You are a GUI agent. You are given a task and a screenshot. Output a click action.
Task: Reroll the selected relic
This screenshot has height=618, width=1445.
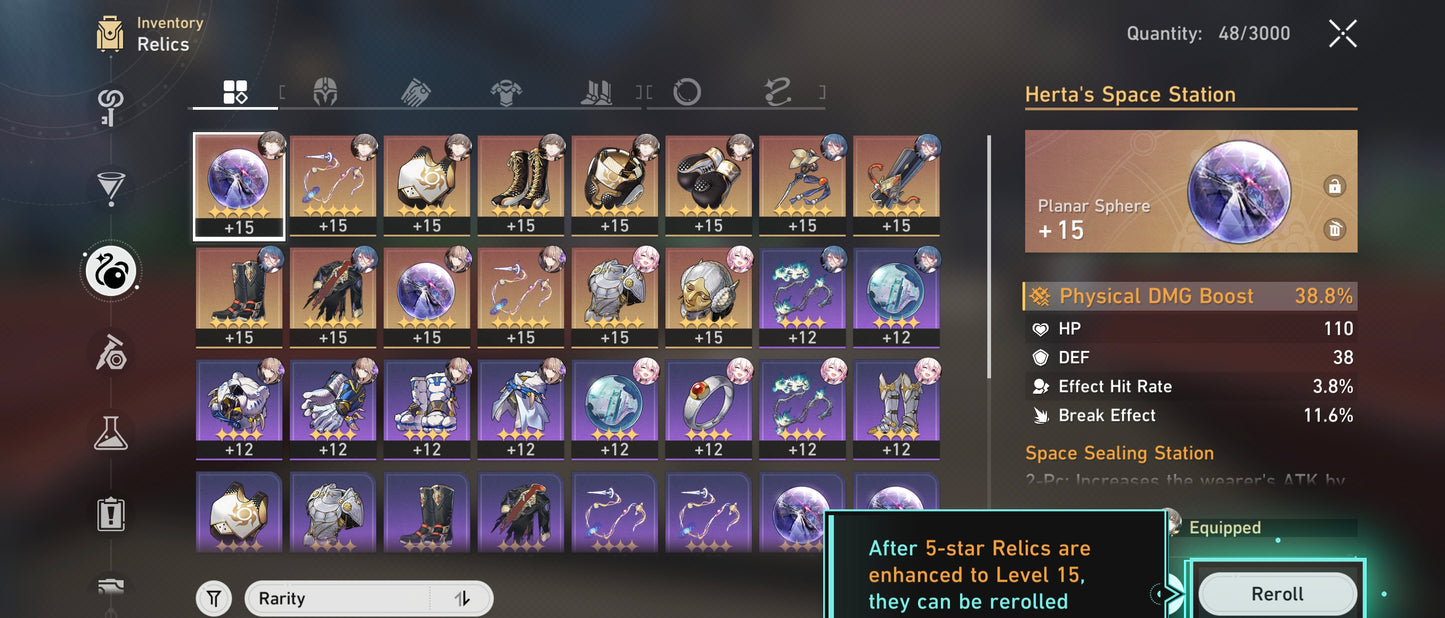pyautogui.click(x=1277, y=594)
